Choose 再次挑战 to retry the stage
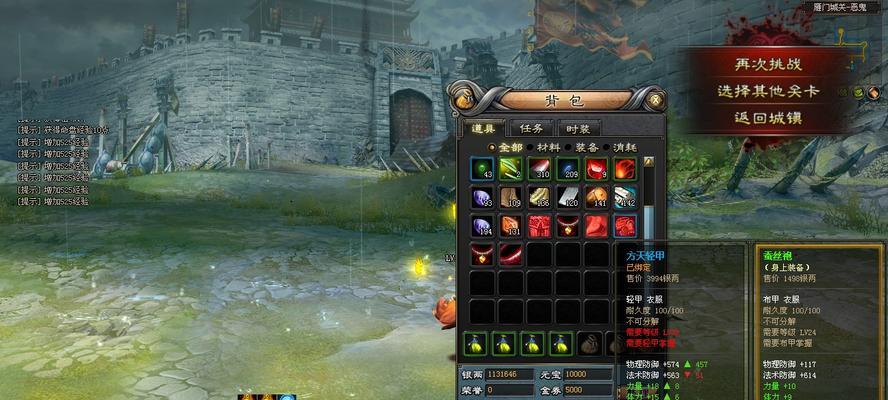Screen dimensions: 888x400 (x=768, y=63)
